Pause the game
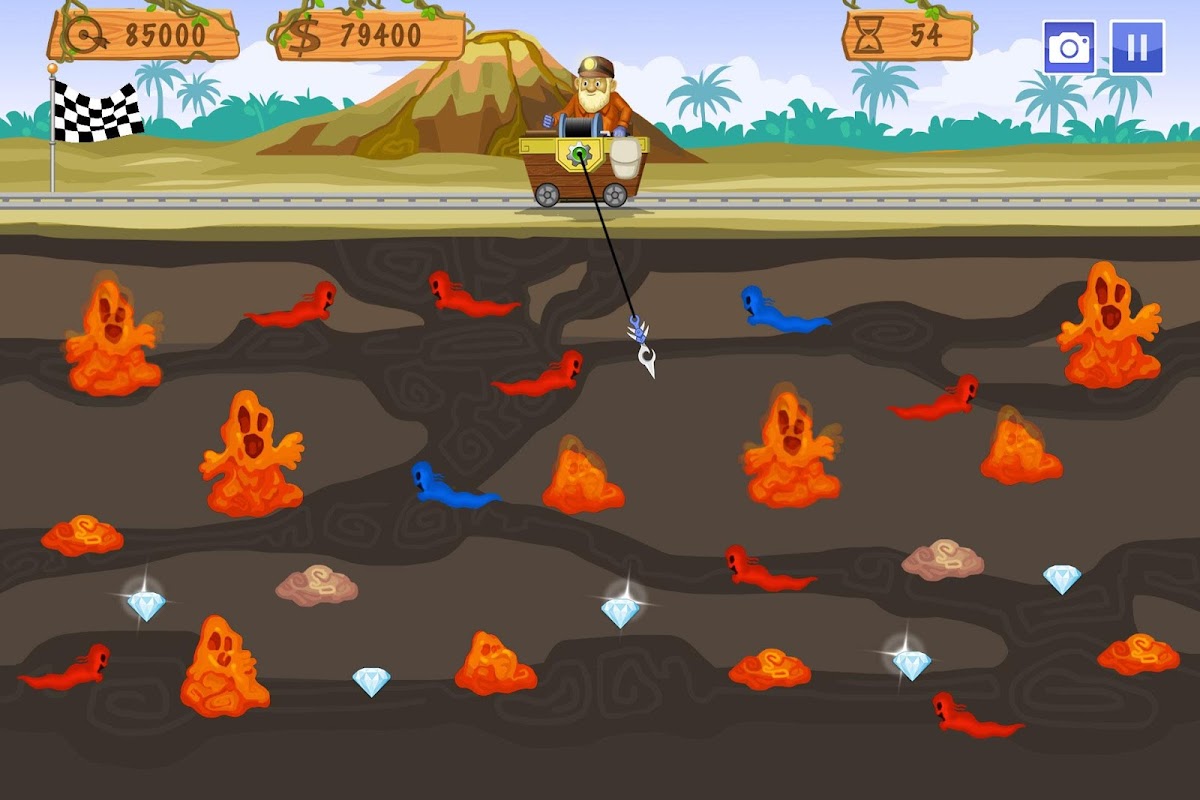Screen dimensions: 1200x800 1137,47
